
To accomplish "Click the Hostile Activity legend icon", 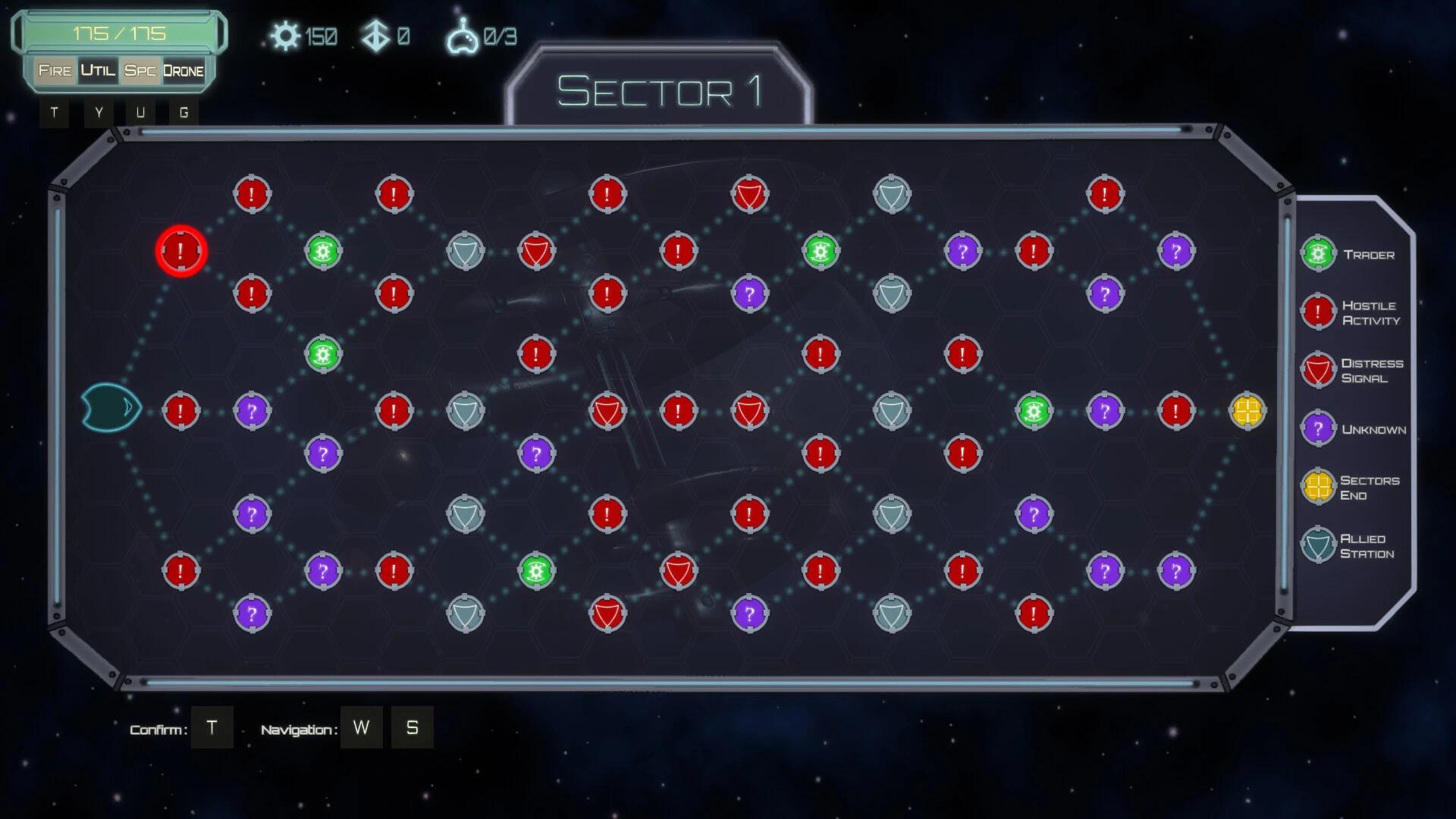I will coord(1318,312).
